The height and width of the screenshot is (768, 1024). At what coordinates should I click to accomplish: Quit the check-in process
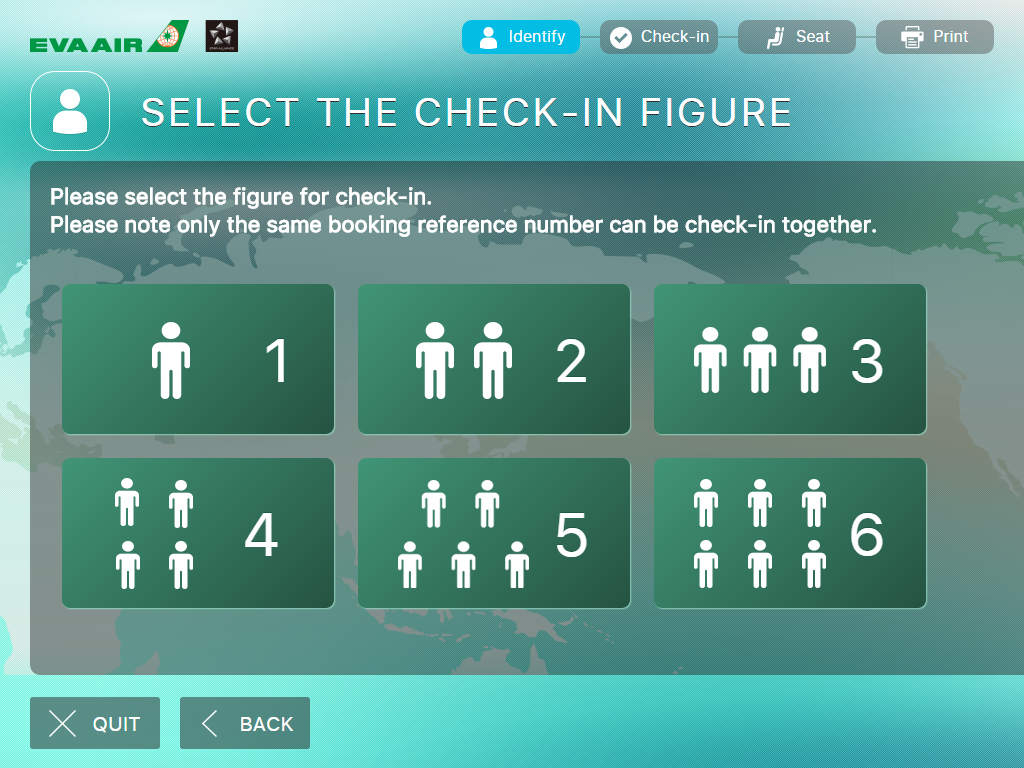click(x=95, y=723)
